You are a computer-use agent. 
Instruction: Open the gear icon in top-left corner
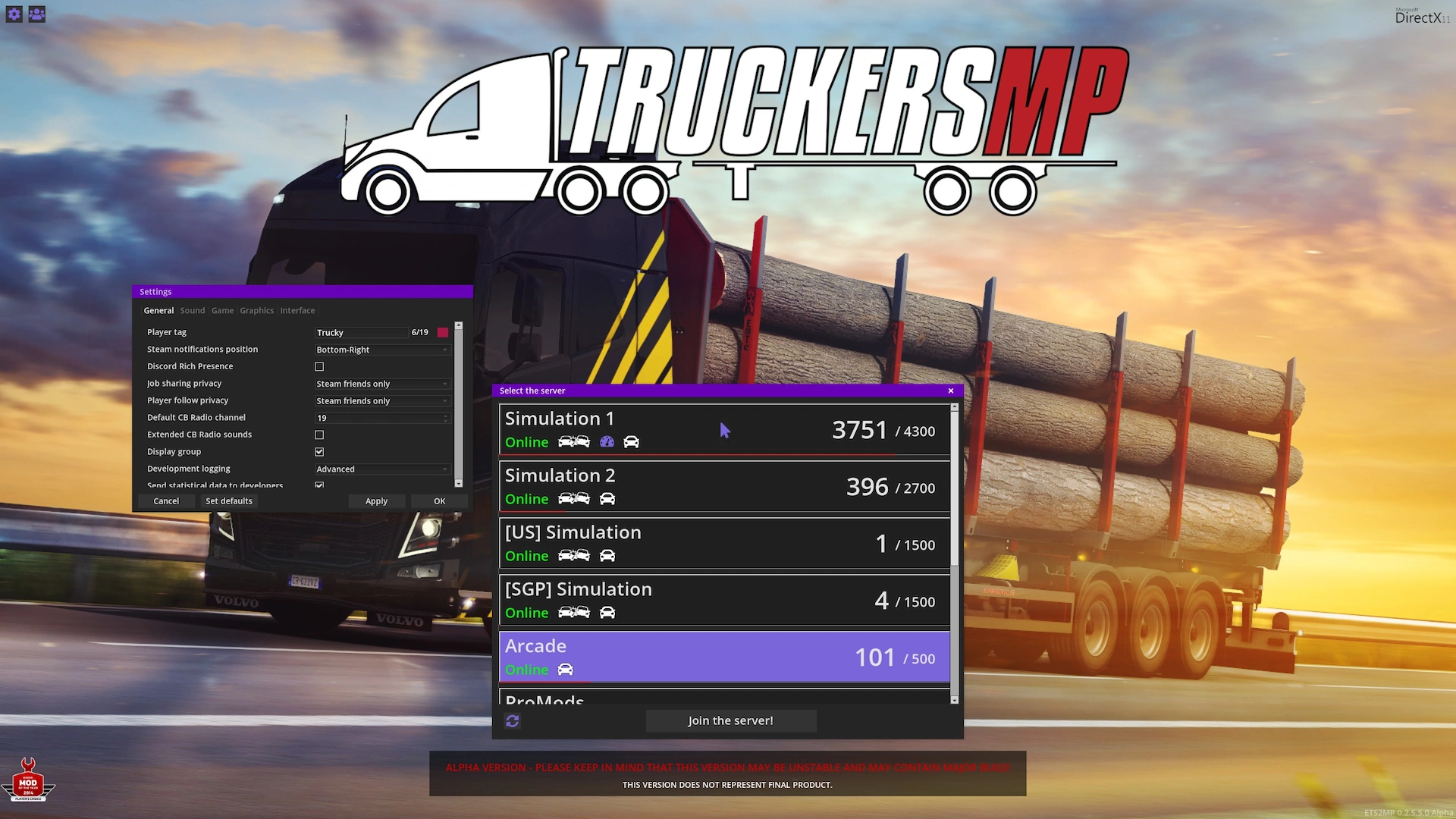click(x=14, y=14)
